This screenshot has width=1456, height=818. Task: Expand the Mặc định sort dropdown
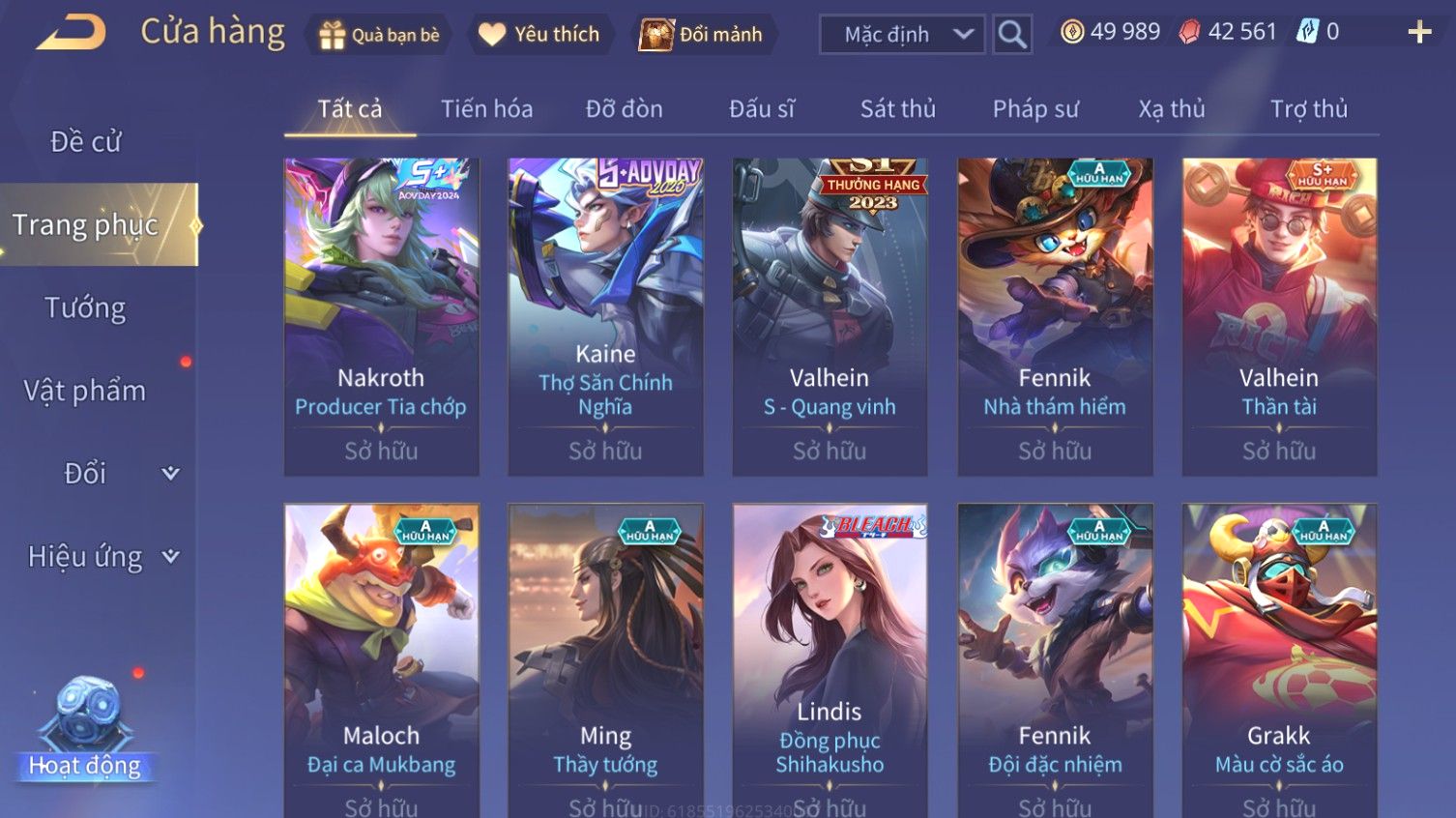(x=902, y=35)
